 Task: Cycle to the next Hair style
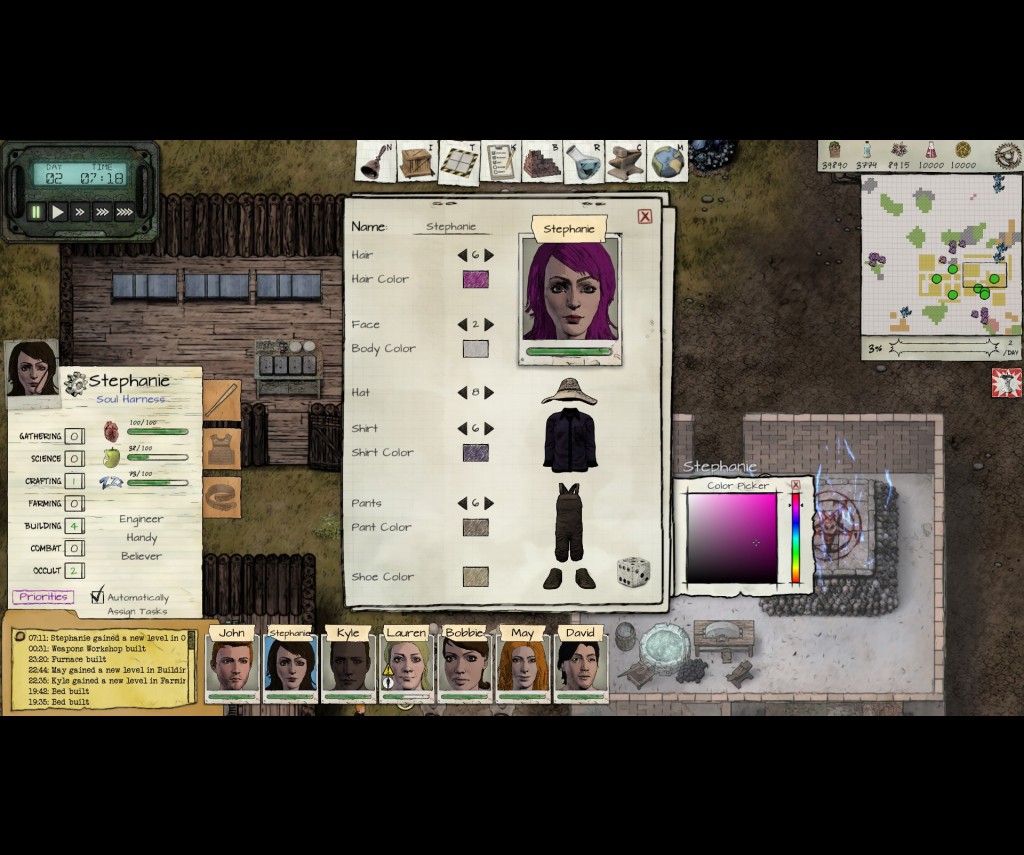489,255
